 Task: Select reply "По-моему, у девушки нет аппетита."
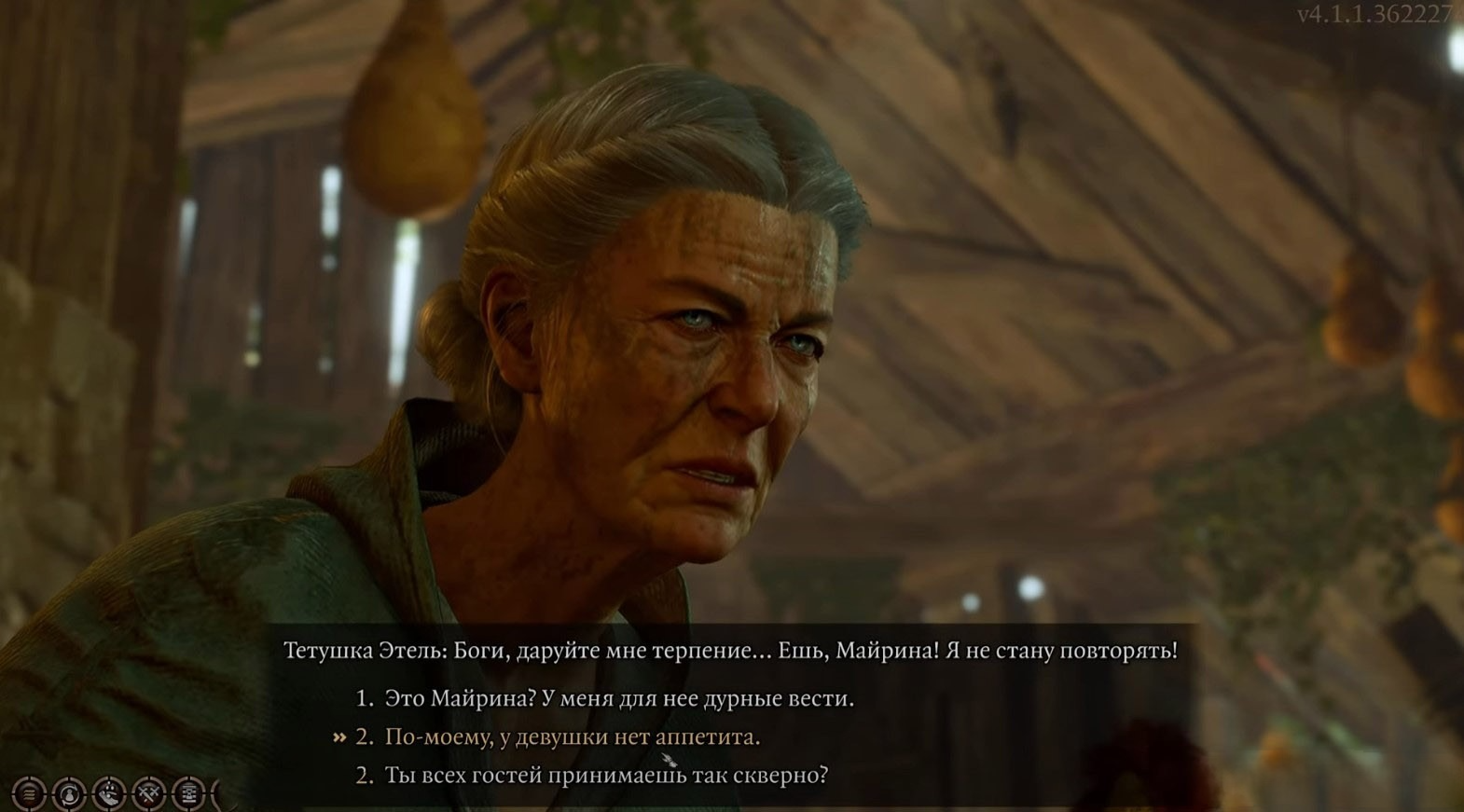[572, 737]
